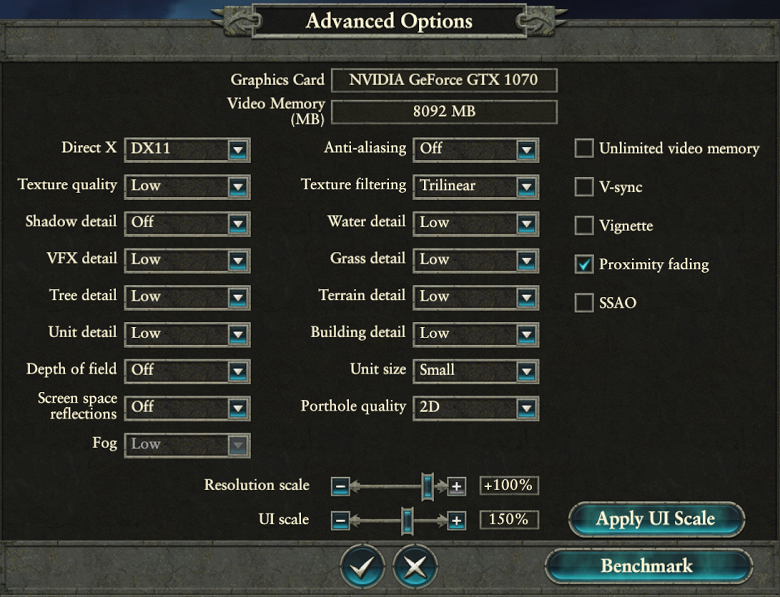Open the Shadow detail dropdown
The width and height of the screenshot is (780, 597).
(186, 222)
